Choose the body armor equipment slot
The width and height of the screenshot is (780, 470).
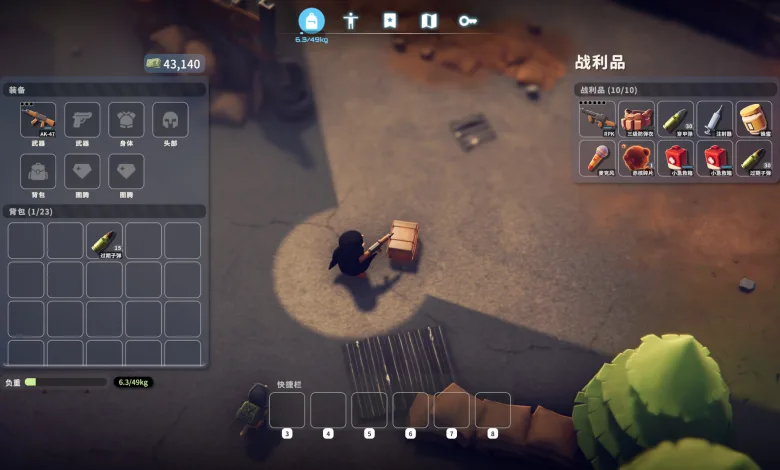point(126,120)
